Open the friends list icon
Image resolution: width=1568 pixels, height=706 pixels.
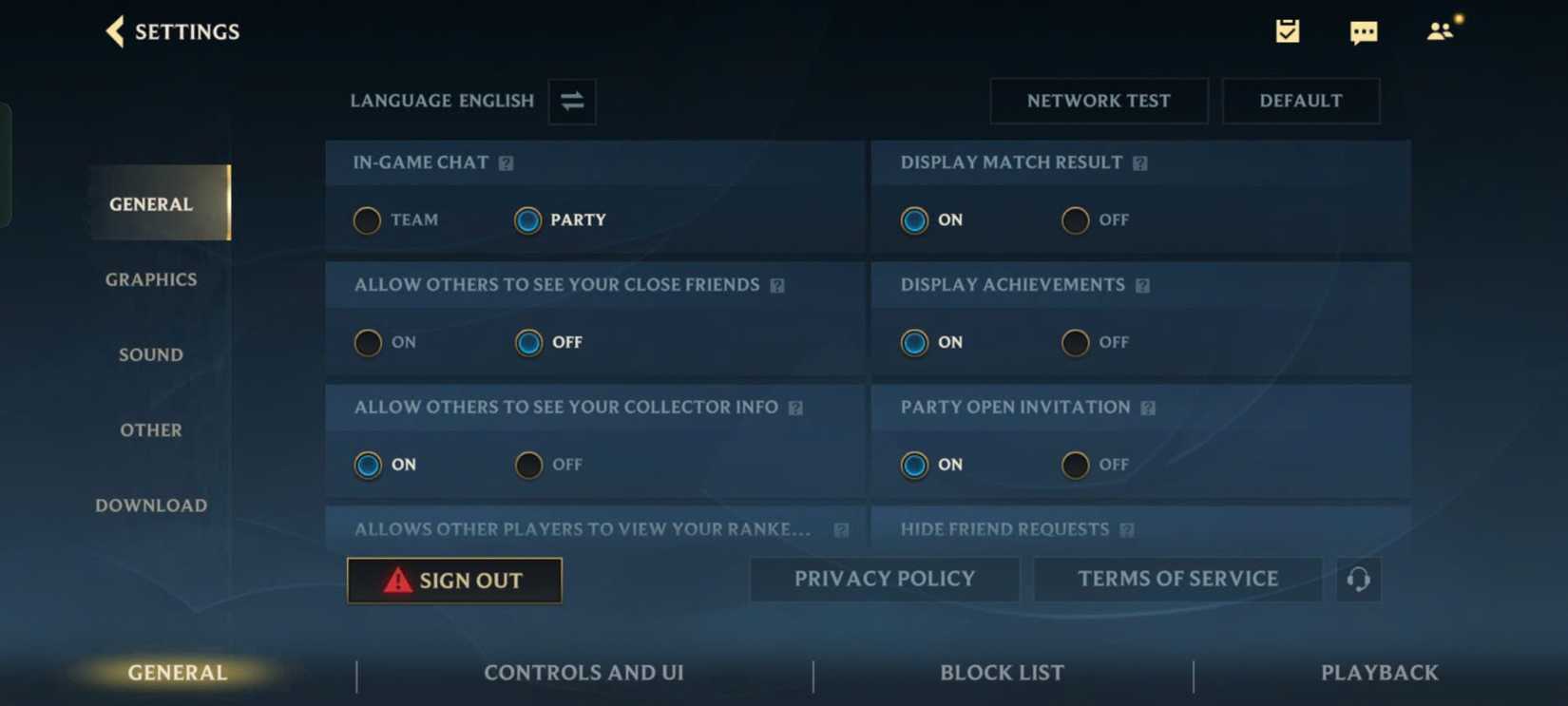(1440, 31)
